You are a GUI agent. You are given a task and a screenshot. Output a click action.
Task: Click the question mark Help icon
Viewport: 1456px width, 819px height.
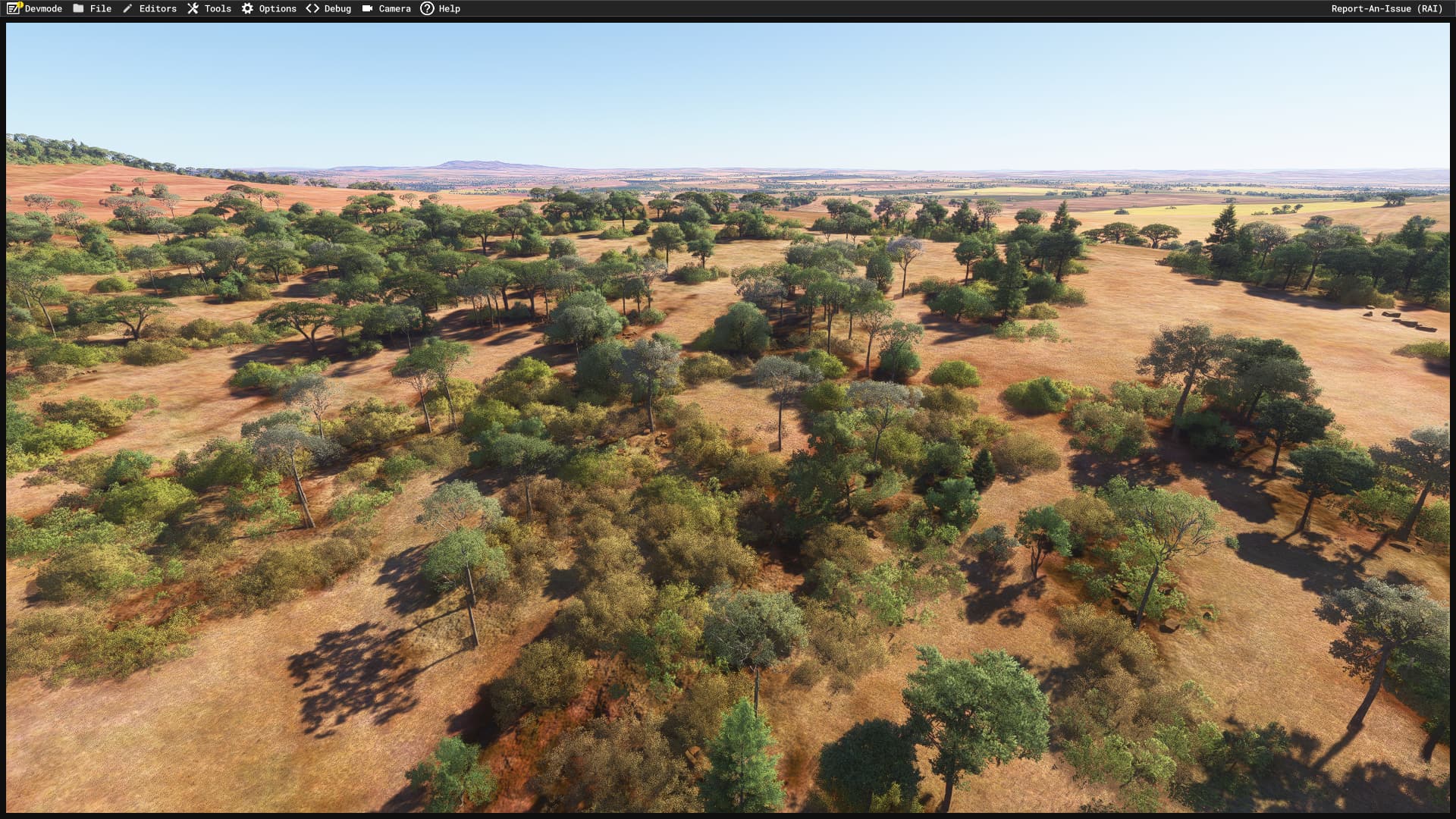pyautogui.click(x=426, y=8)
